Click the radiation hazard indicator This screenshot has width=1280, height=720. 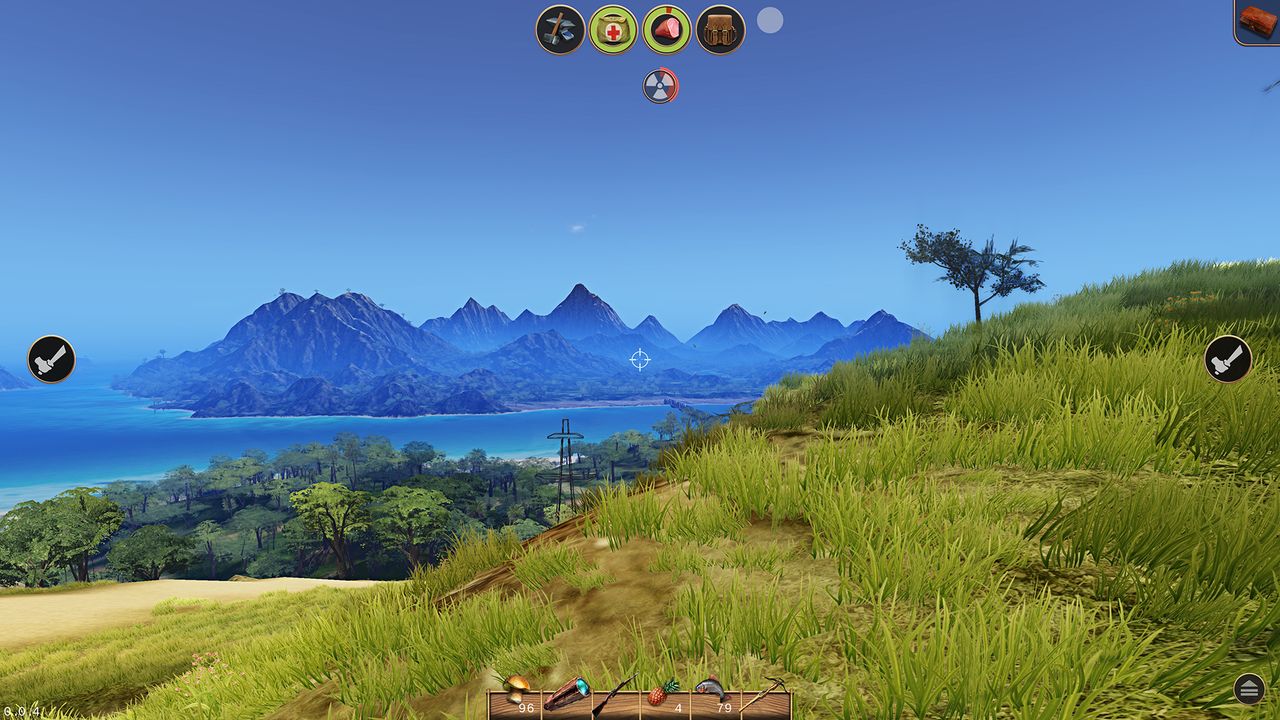(661, 85)
